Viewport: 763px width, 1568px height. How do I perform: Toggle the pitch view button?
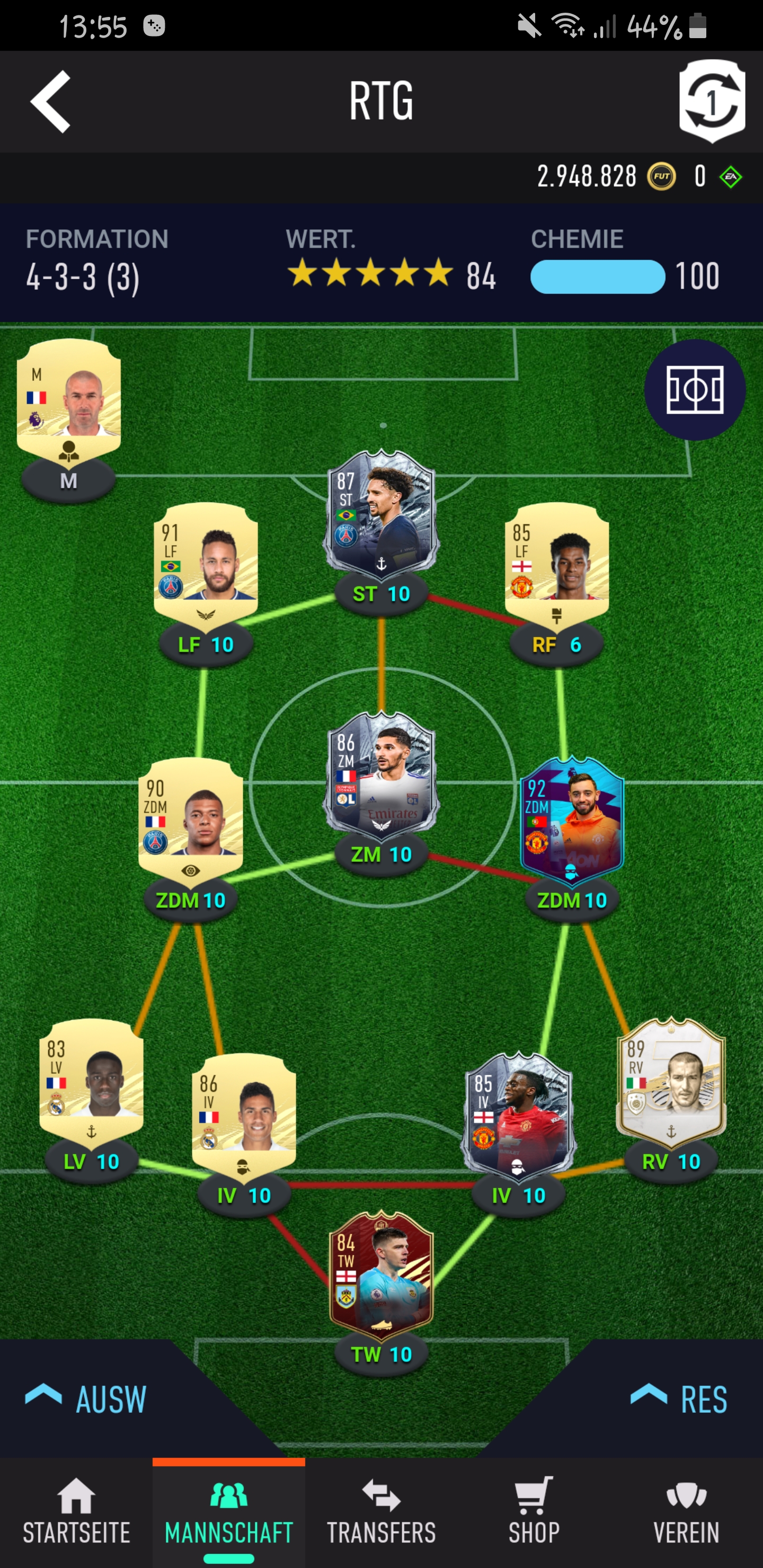[x=695, y=389]
